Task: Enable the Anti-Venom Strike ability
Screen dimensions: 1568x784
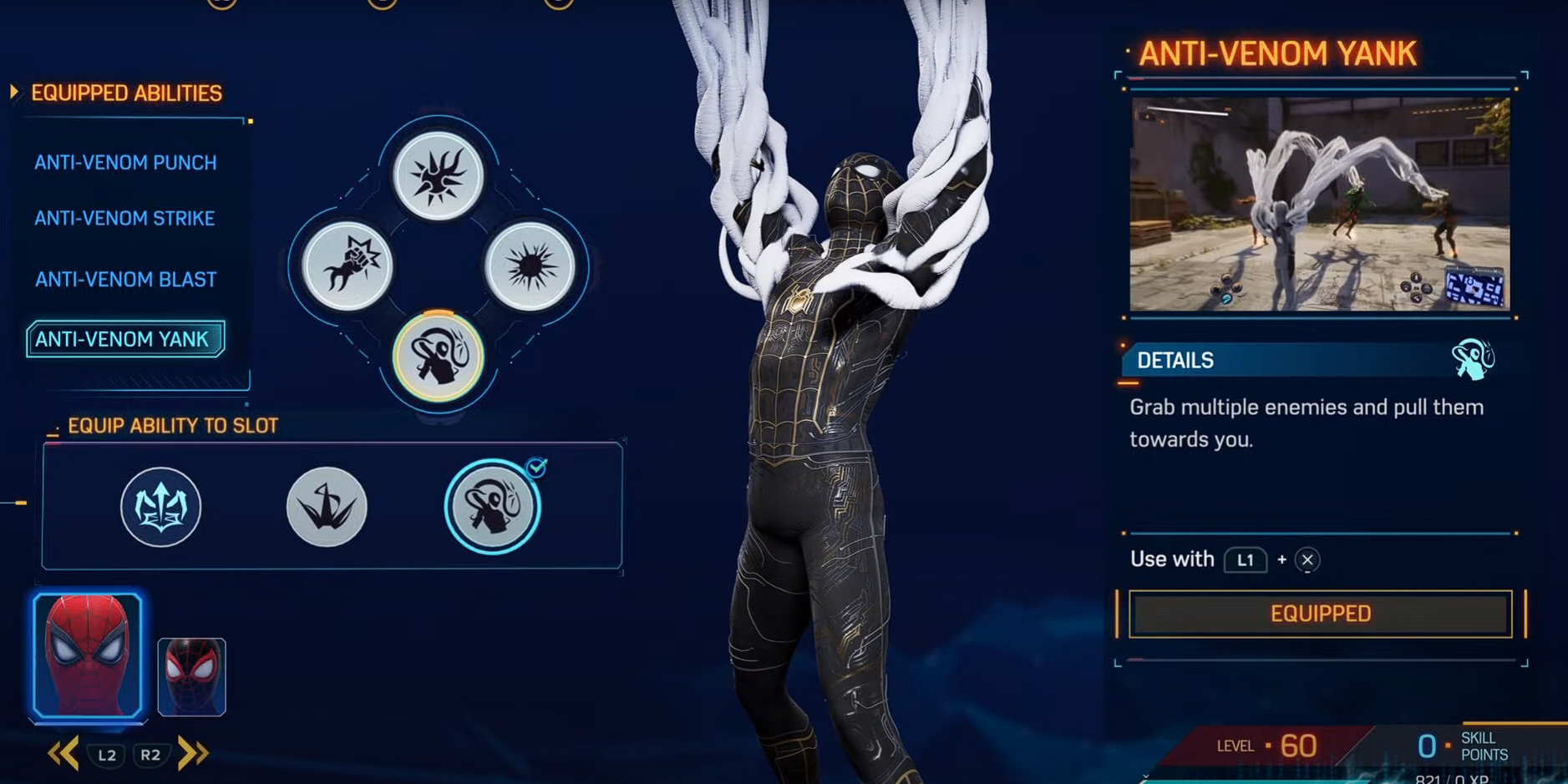Action: click(124, 218)
